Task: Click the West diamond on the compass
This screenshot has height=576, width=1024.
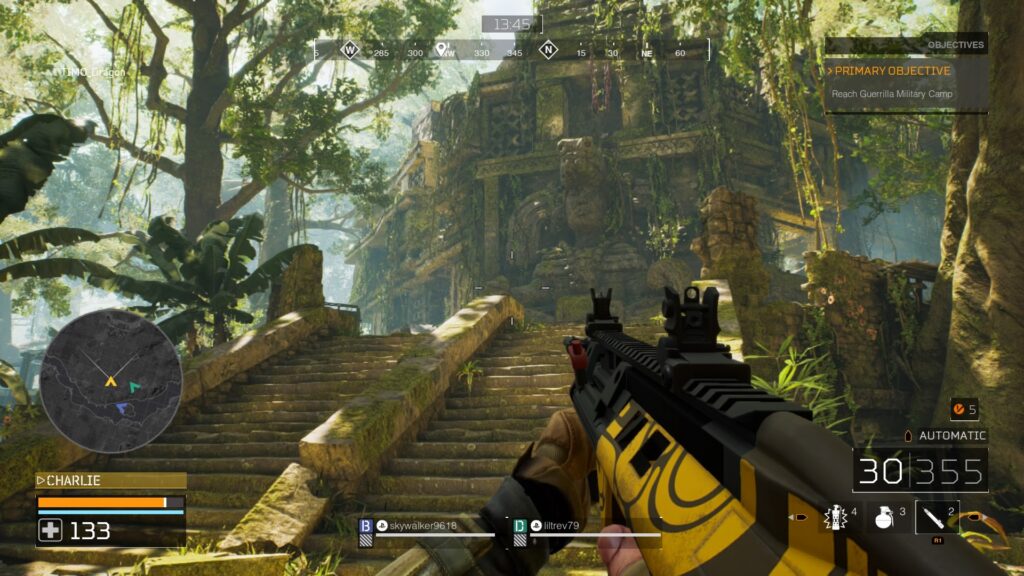Action: click(x=350, y=48)
